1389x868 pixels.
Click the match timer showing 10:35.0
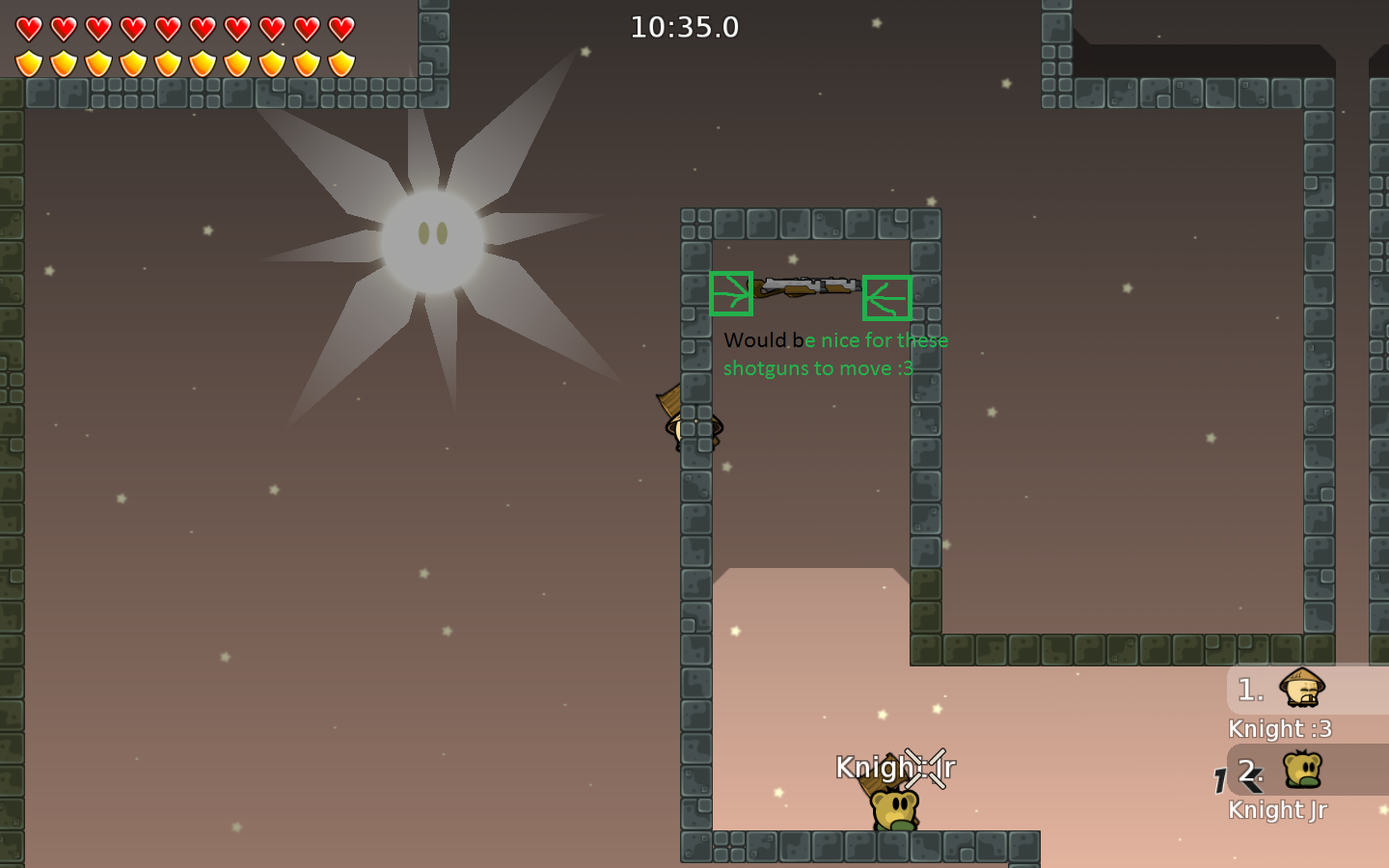pyautogui.click(x=685, y=27)
